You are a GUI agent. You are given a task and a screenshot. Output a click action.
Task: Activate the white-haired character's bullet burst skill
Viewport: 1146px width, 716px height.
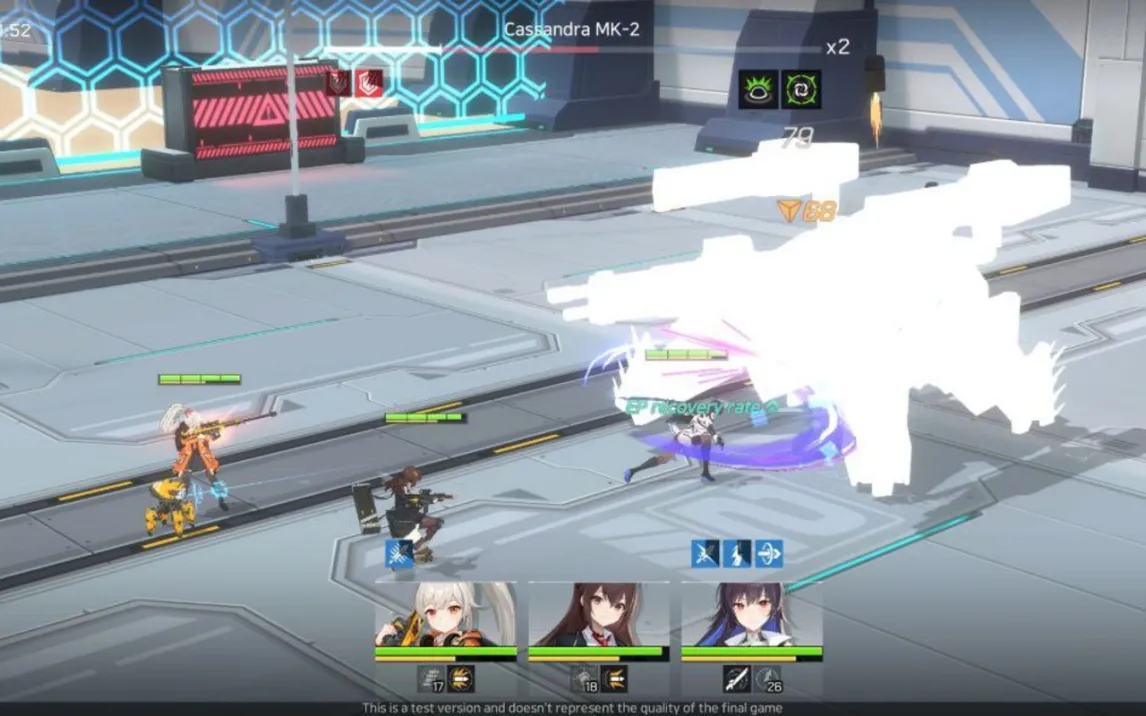point(461,680)
